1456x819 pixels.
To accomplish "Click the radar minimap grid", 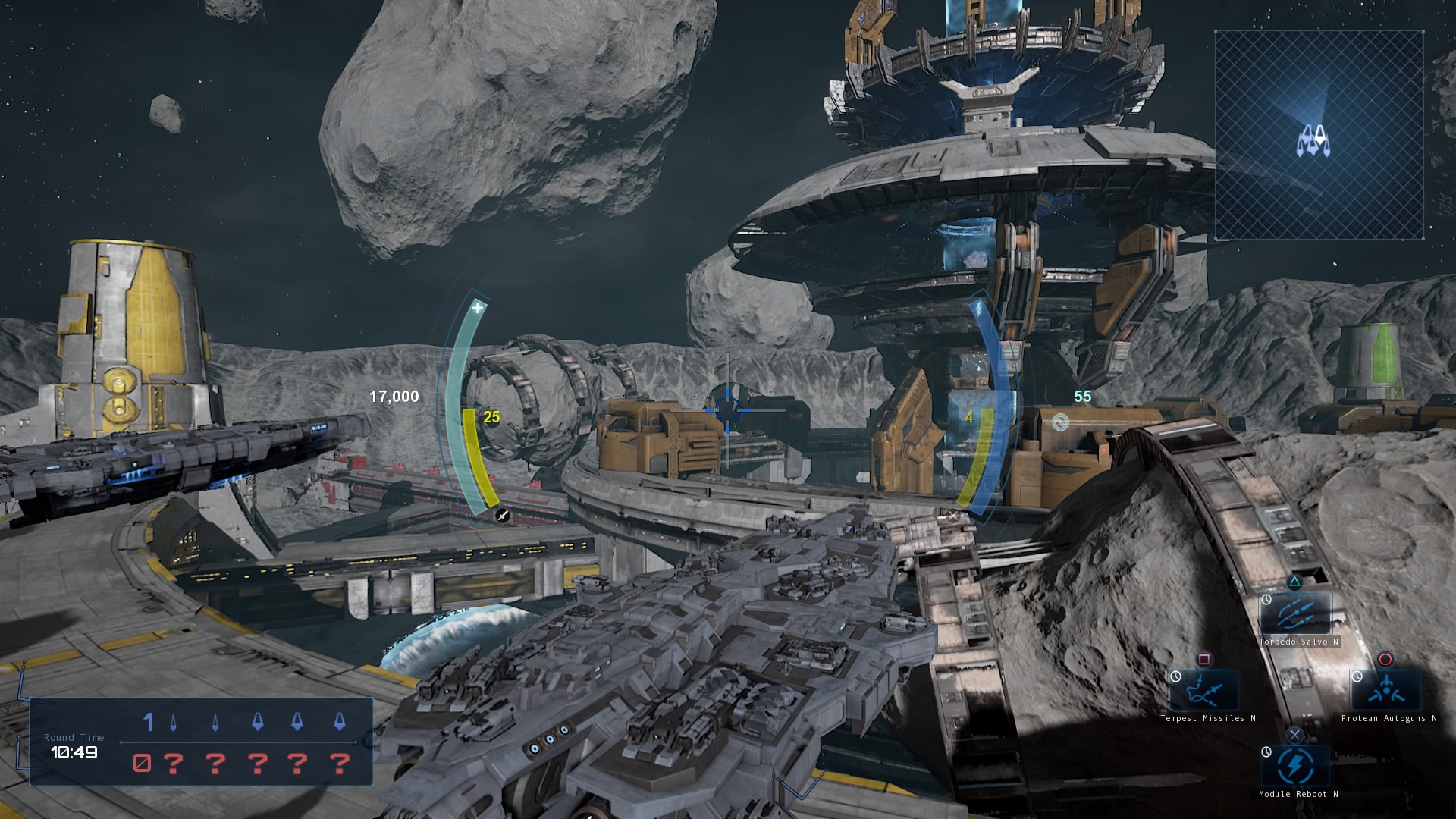I will [x=1319, y=136].
